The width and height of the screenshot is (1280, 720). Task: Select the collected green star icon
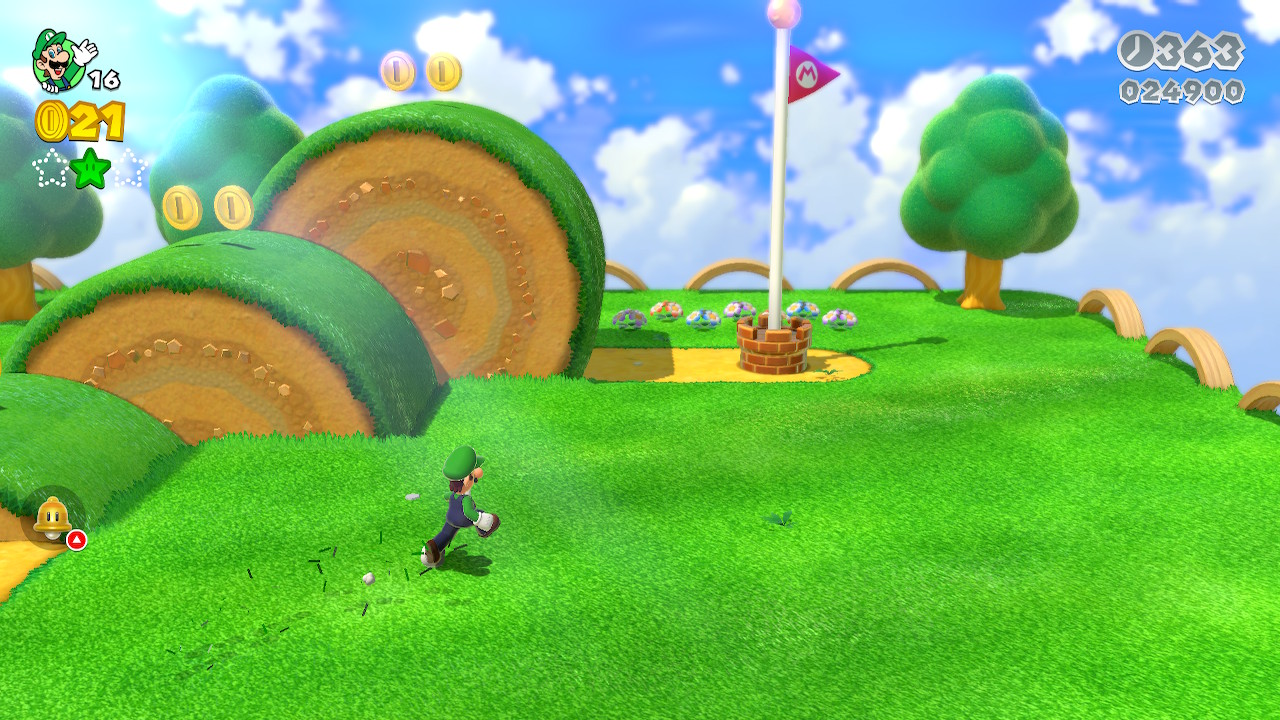point(90,167)
